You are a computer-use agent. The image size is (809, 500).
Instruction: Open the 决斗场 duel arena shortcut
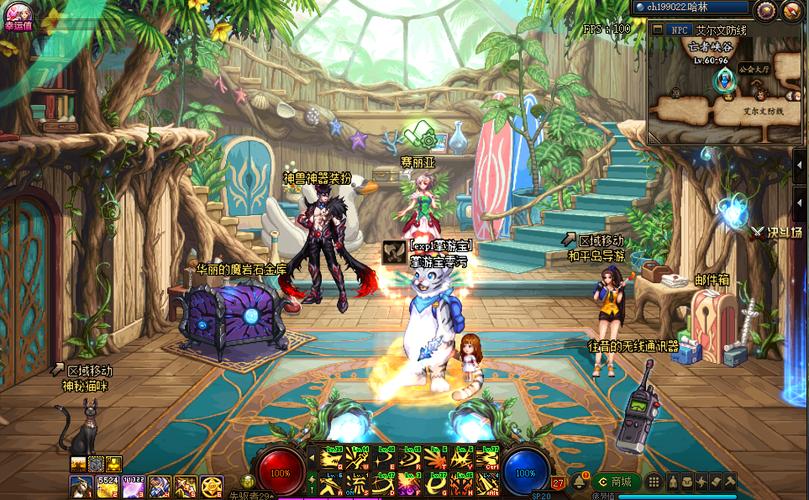click(777, 232)
